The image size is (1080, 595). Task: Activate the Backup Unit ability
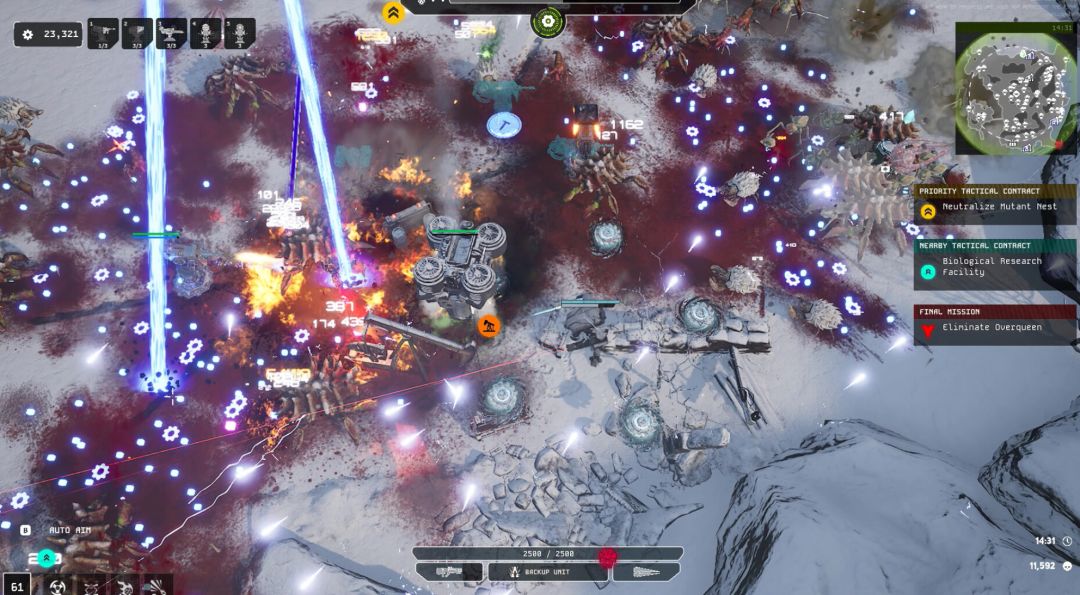[547, 572]
